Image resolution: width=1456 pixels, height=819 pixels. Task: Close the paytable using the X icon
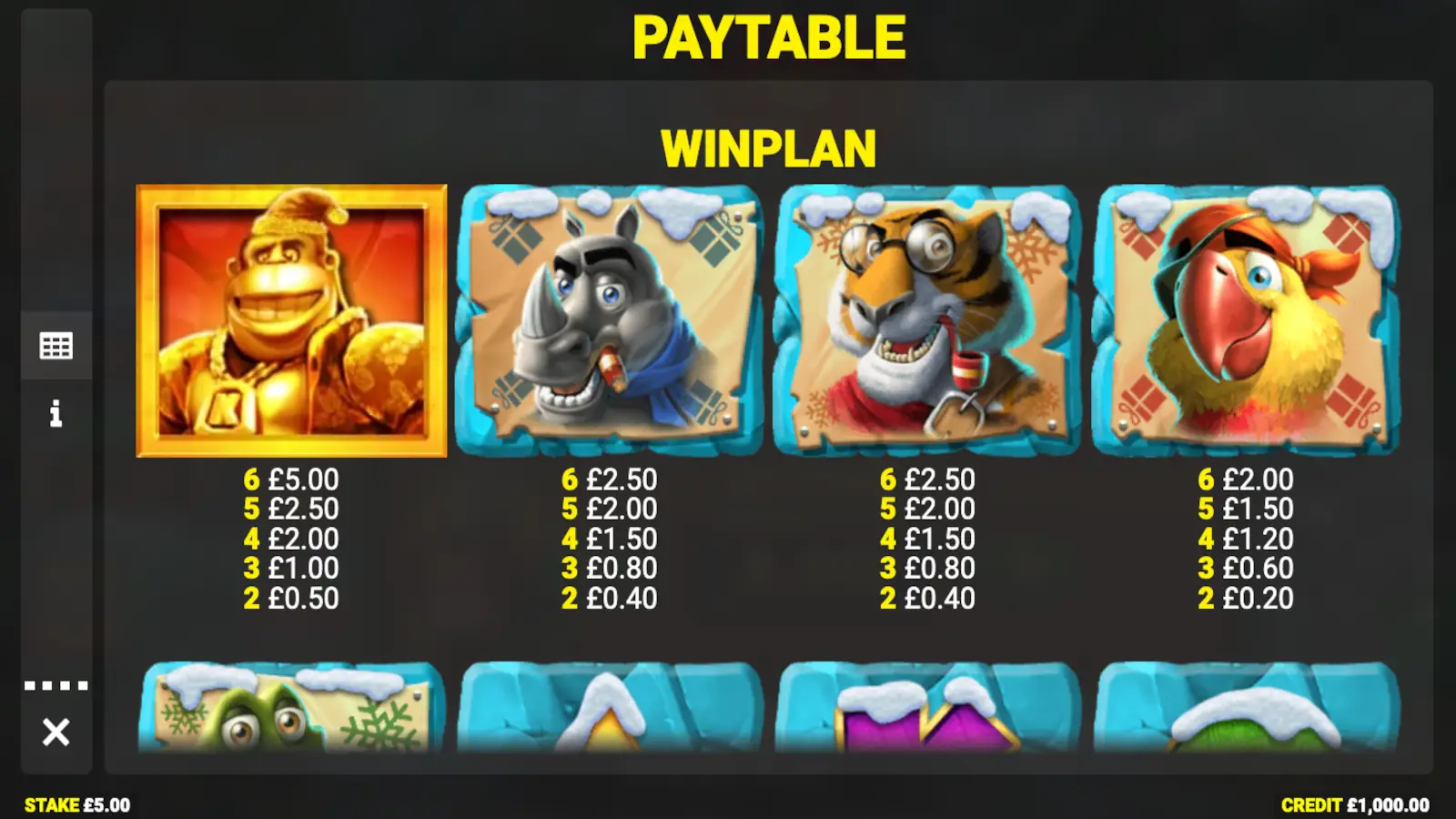tap(56, 728)
